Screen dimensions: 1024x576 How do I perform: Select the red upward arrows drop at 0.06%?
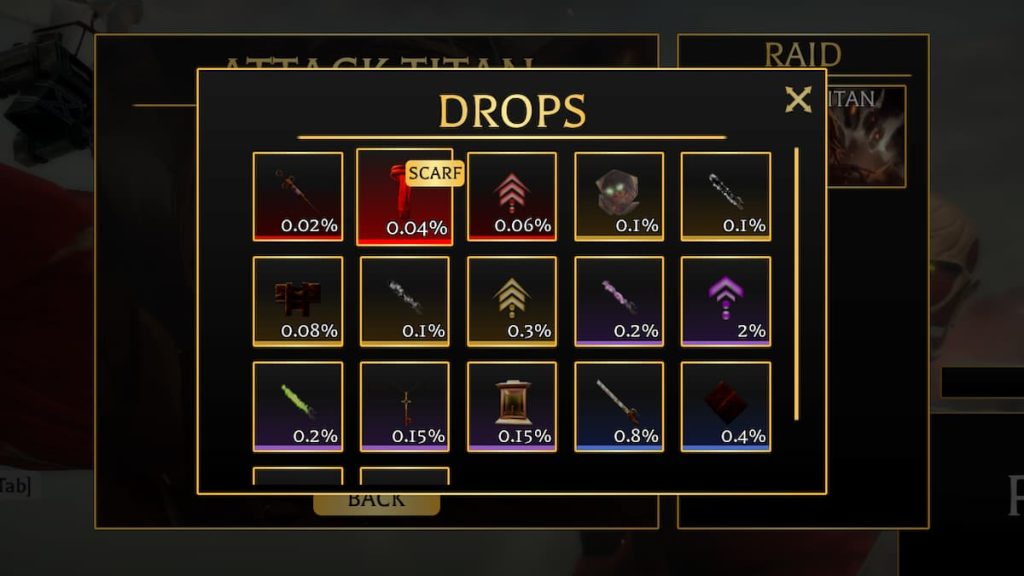[511, 197]
